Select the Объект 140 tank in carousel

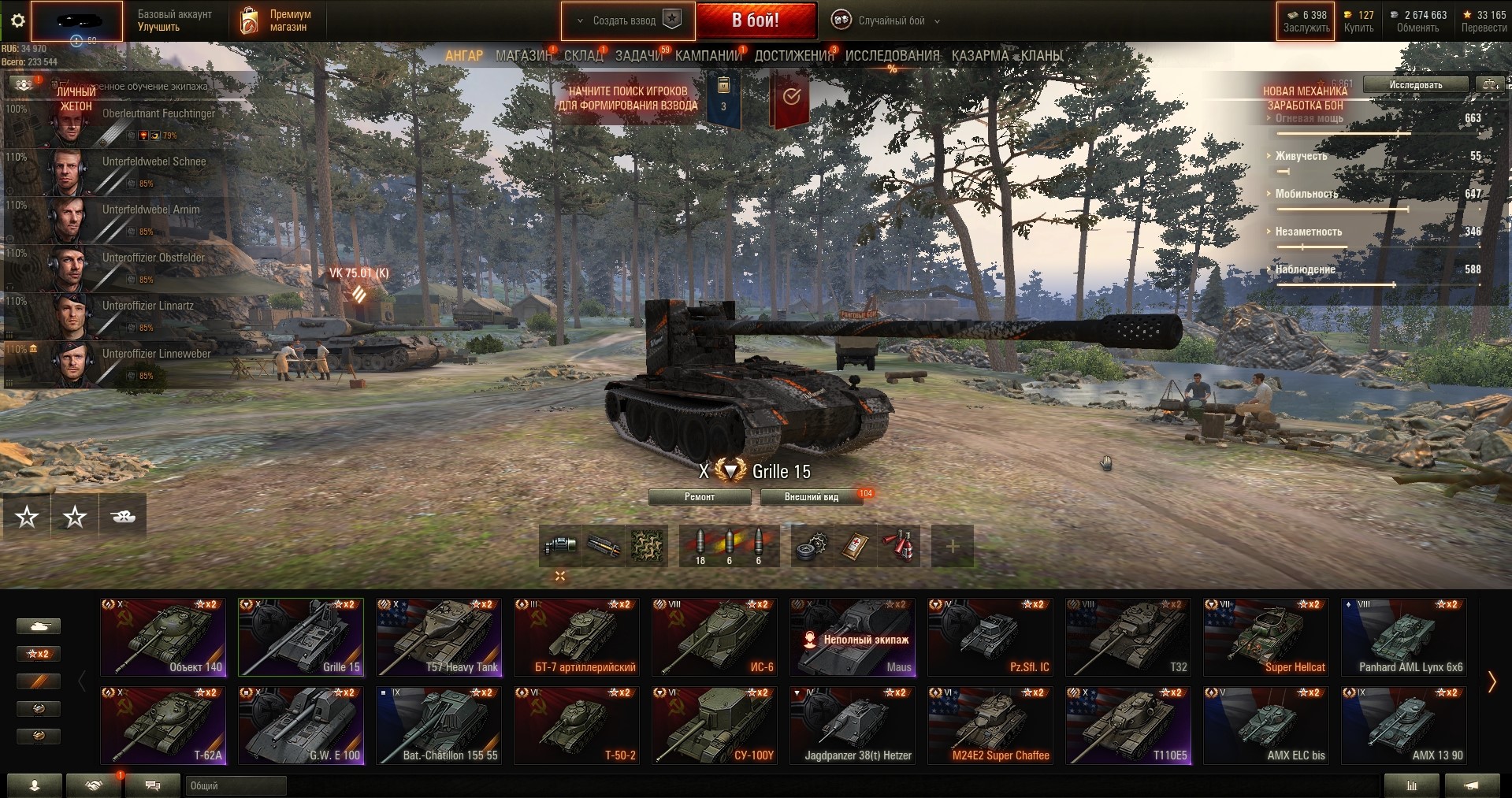(x=163, y=637)
